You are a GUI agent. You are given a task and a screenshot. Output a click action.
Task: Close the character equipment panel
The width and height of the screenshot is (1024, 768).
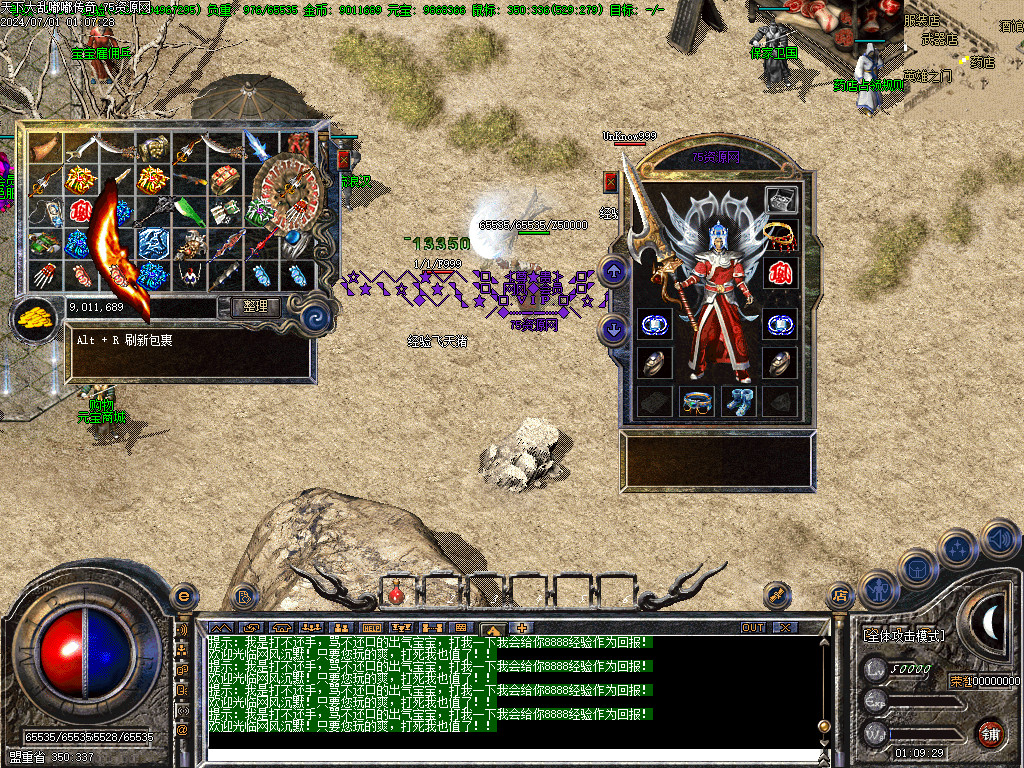pyautogui.click(x=611, y=181)
